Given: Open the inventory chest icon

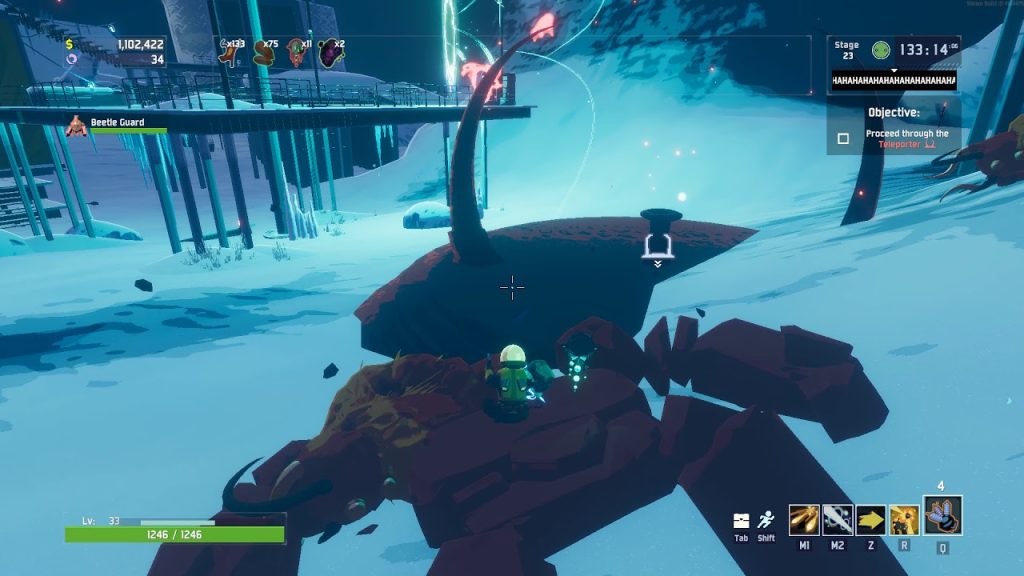Looking at the screenshot, I should click(741, 521).
